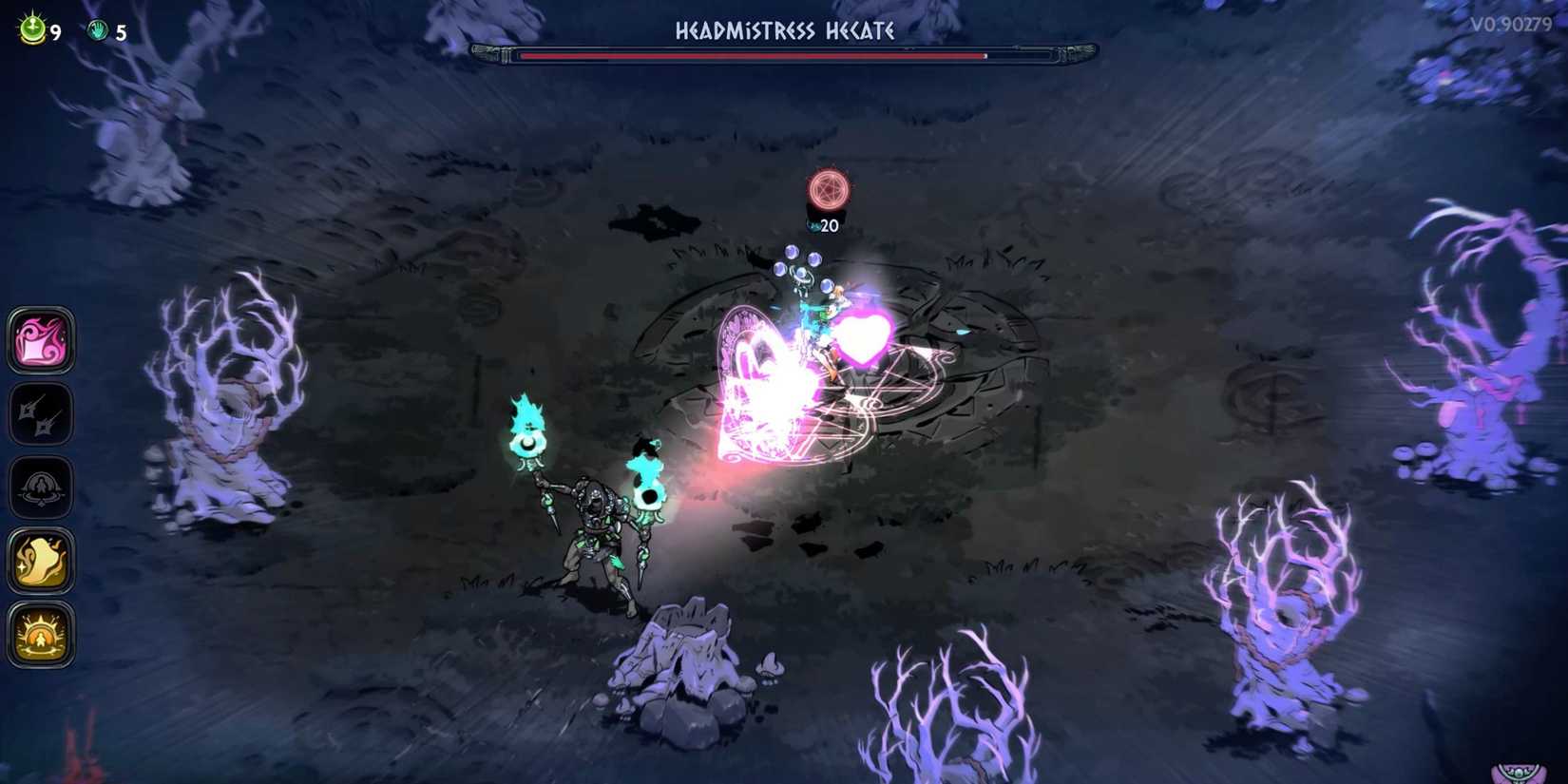Viewport: 1568px width, 784px height.
Task: Click the topmost sidebar ability slot
Action: 41,342
